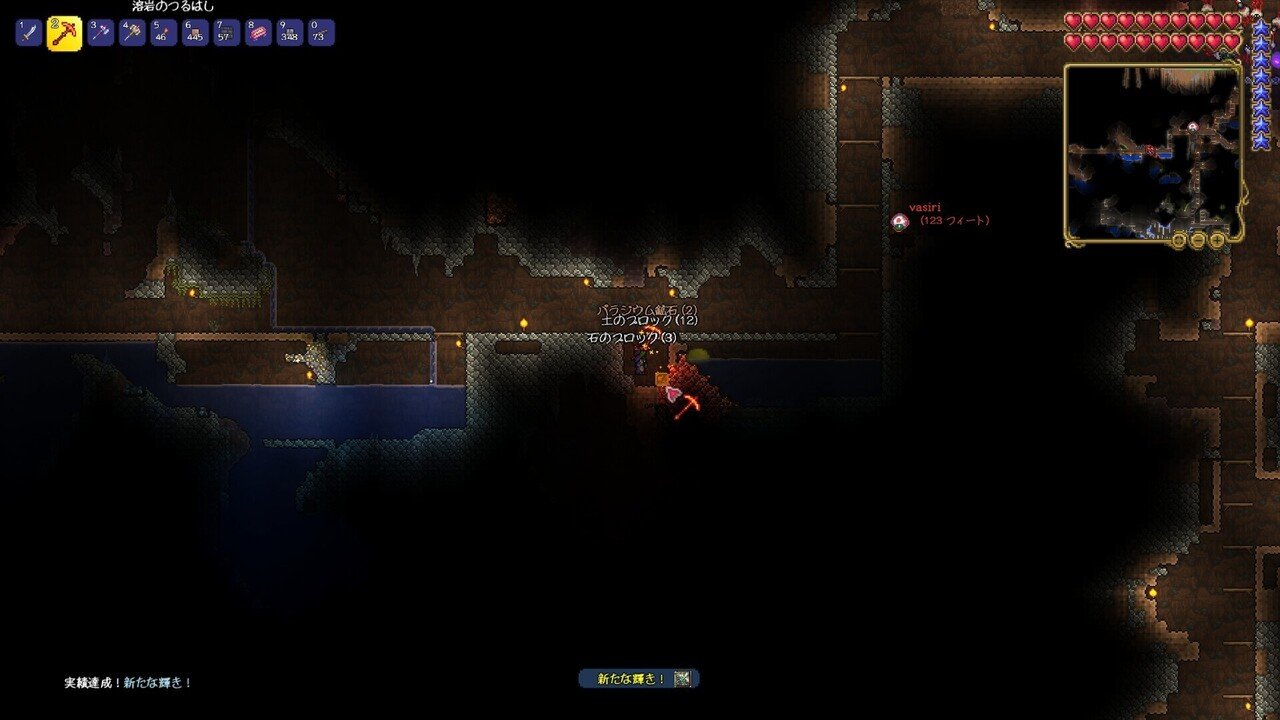Image resolution: width=1280 pixels, height=720 pixels.
Task: Select the highlighted molten pickaxe slot
Action: click(x=64, y=33)
